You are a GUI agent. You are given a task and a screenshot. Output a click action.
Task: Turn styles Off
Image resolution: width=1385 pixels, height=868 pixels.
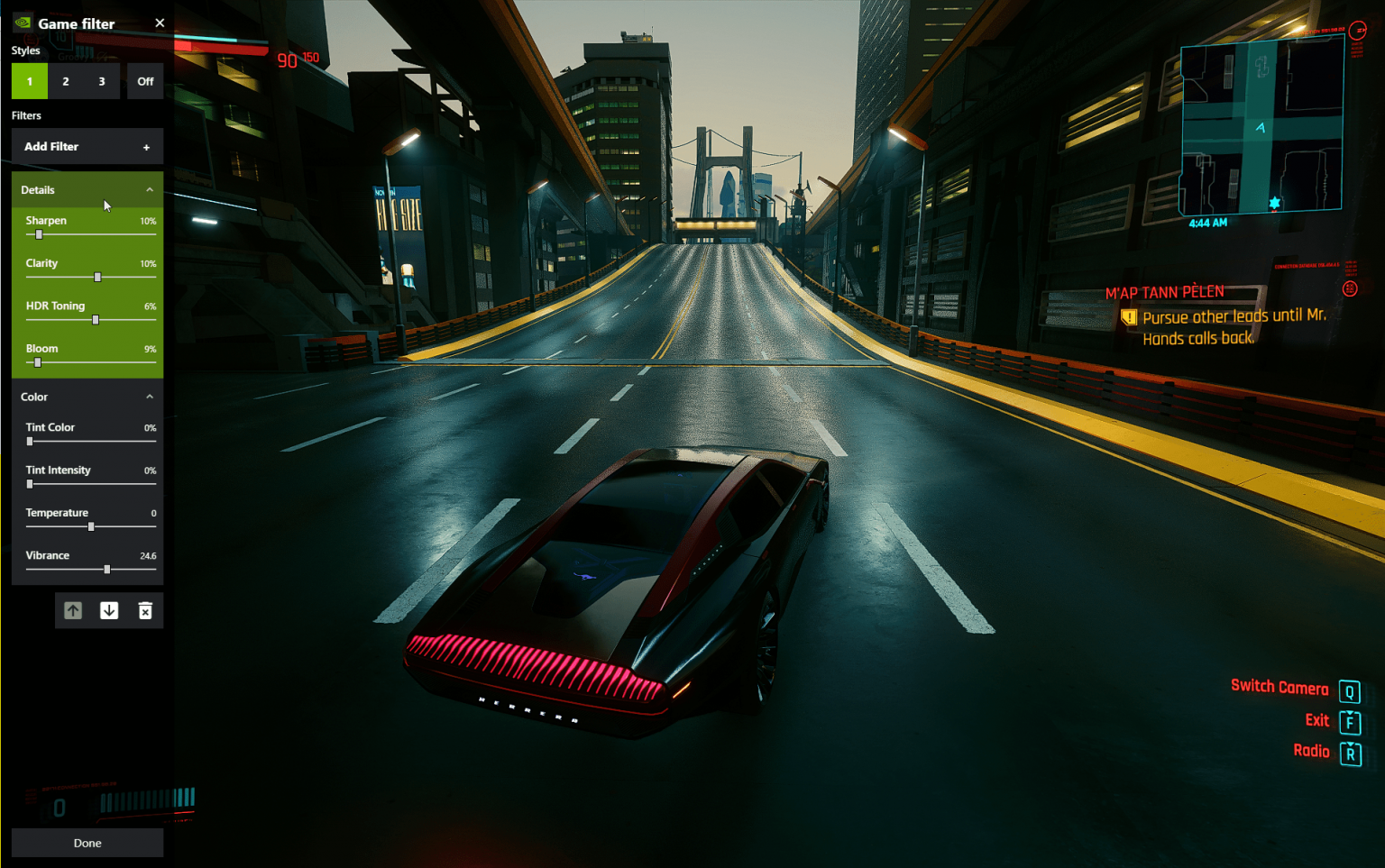[x=144, y=81]
